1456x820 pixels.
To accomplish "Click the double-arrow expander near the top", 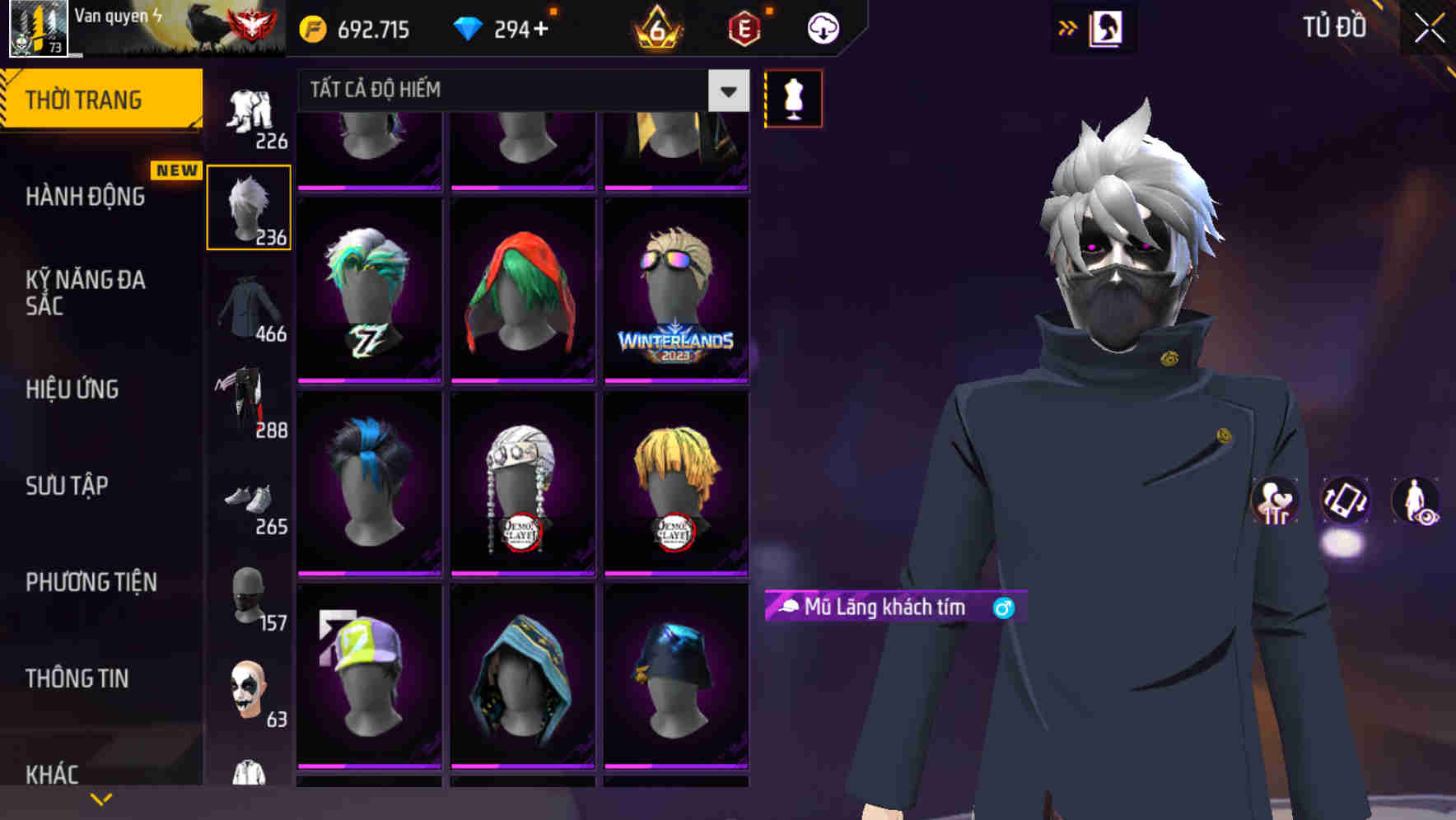I will [1065, 27].
